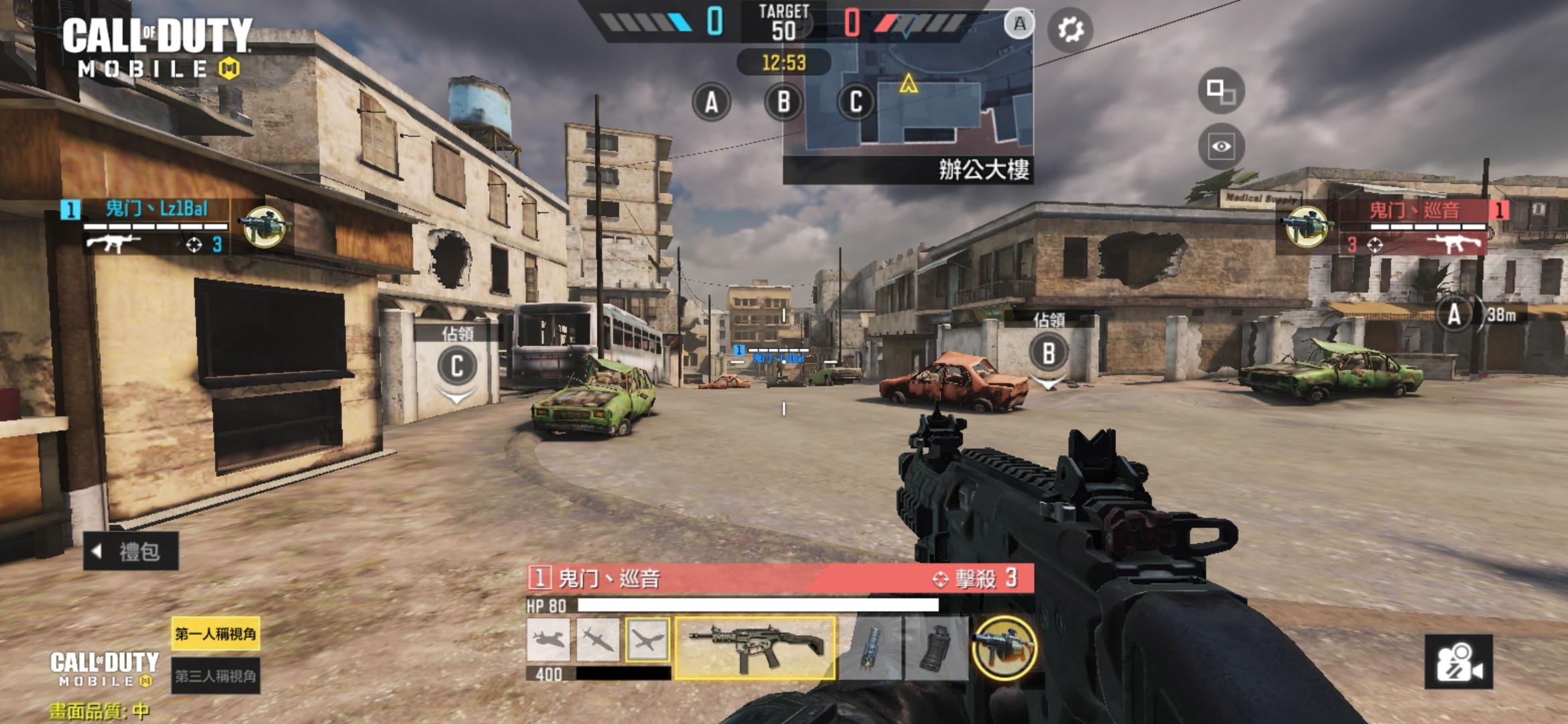Select the operator skill launcher icon

[x=1004, y=648]
